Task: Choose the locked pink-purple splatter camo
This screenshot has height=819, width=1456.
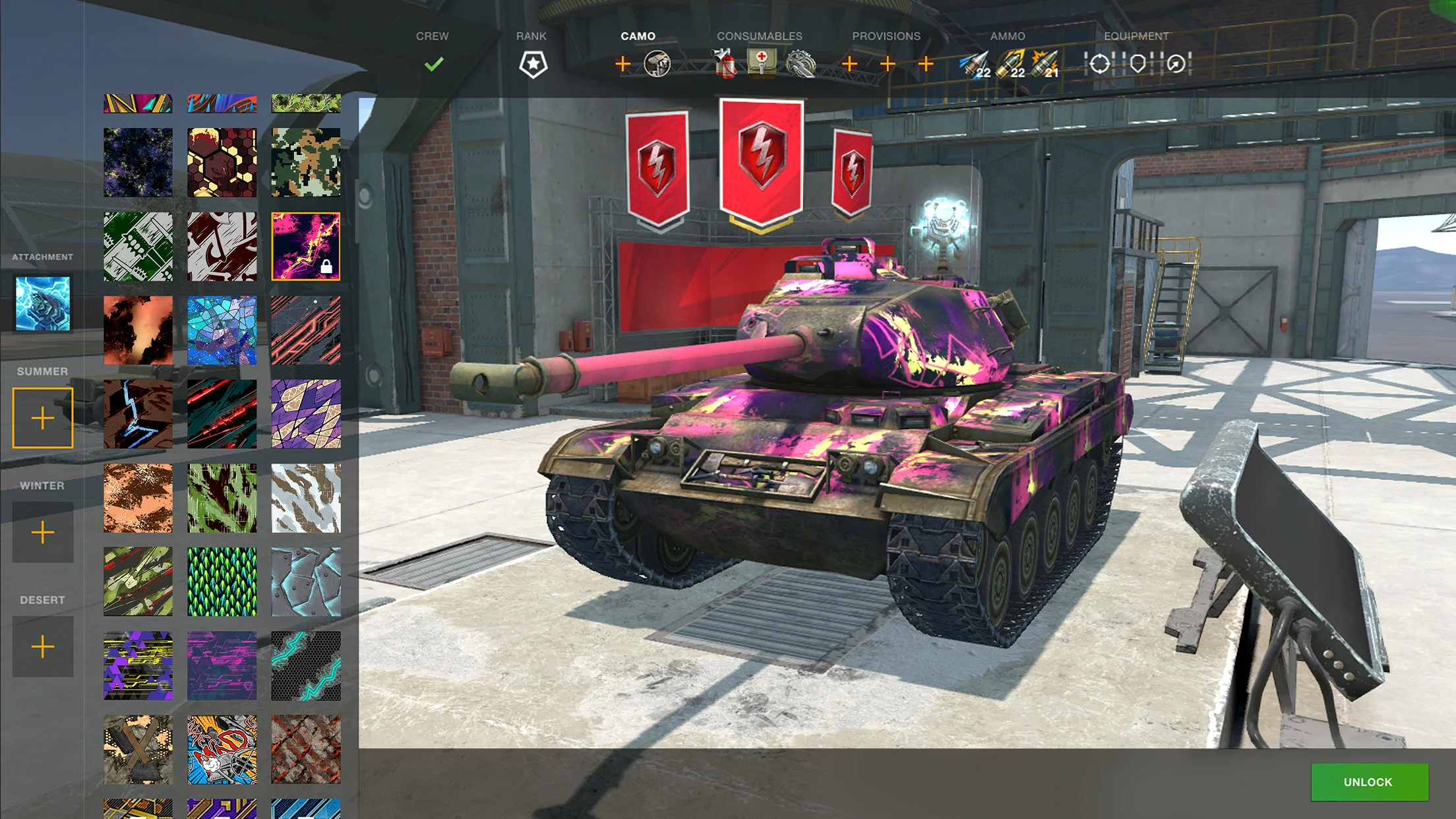Action: (x=306, y=247)
